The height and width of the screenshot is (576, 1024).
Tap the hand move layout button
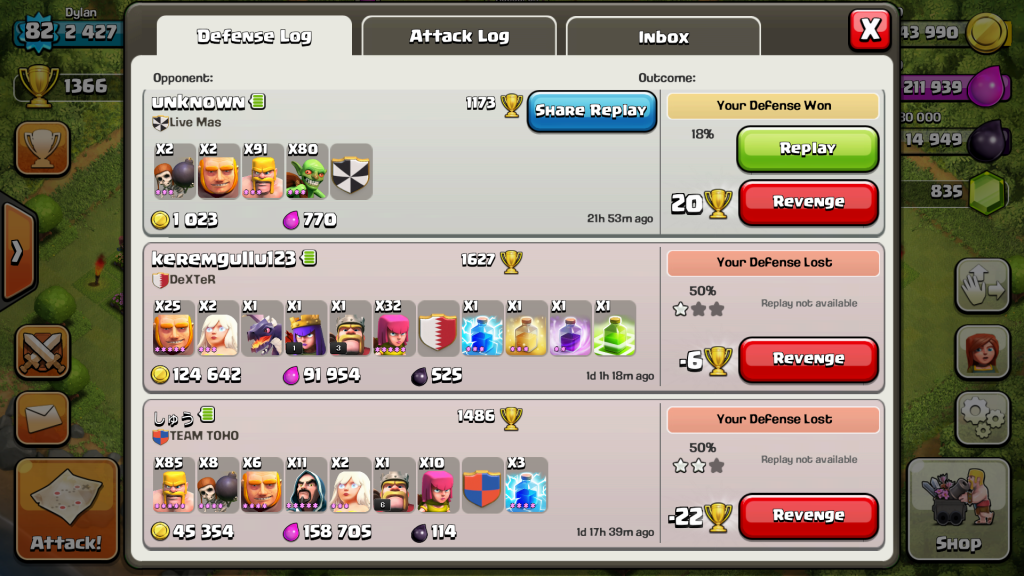pos(982,287)
